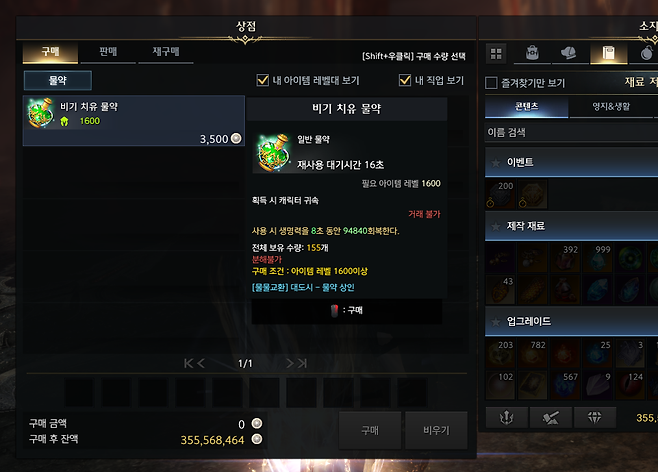658x472 pixels.
Task: Switch to the 구매 (Buy) tab
Action: (x=48, y=50)
